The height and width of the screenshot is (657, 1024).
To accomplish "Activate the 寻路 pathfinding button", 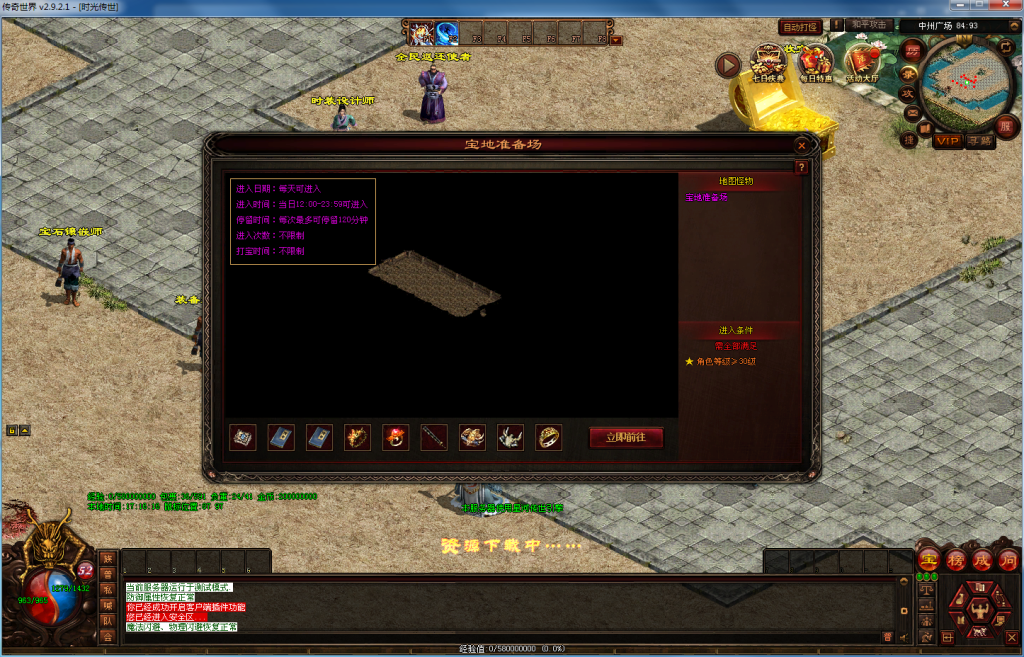I will pyautogui.click(x=979, y=141).
